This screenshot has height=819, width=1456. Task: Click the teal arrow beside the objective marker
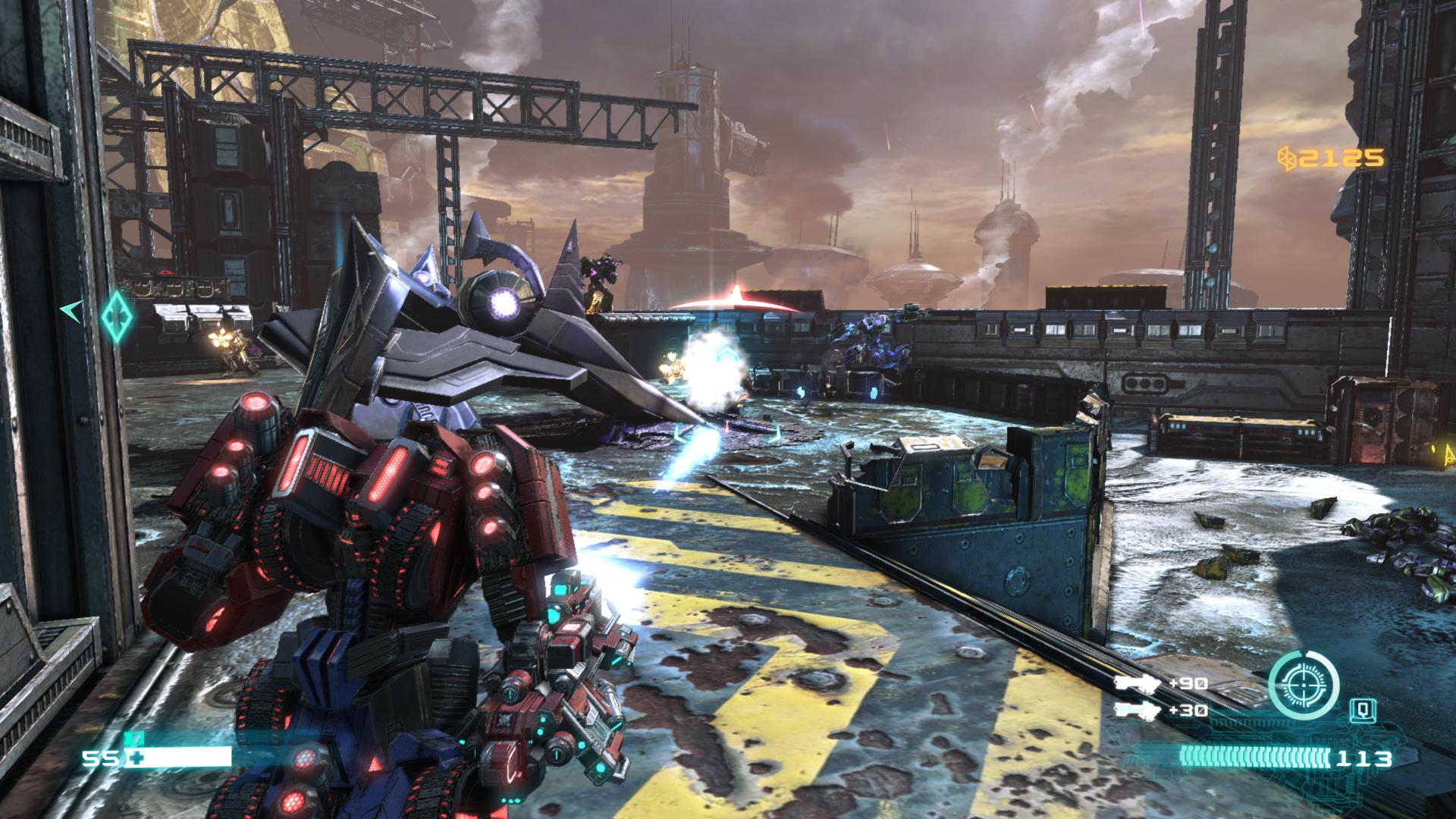[x=72, y=311]
